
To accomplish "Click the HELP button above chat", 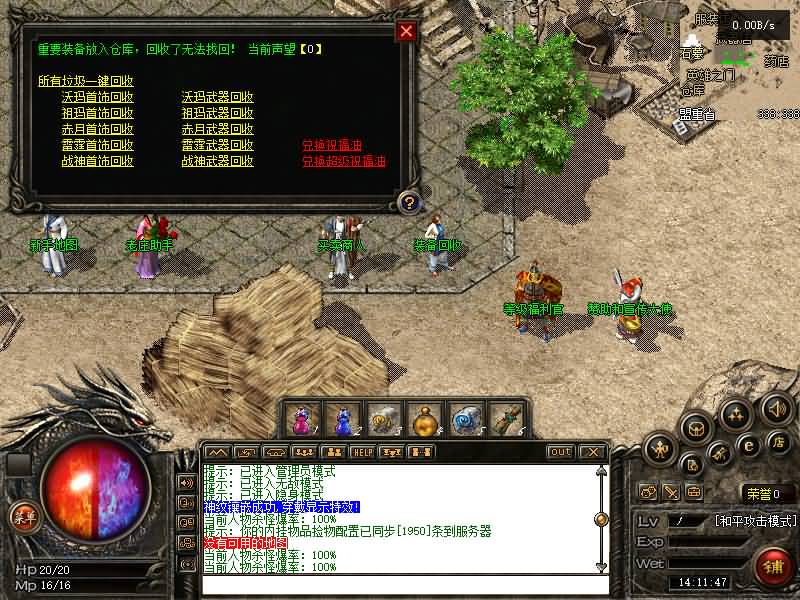I will [x=362, y=452].
